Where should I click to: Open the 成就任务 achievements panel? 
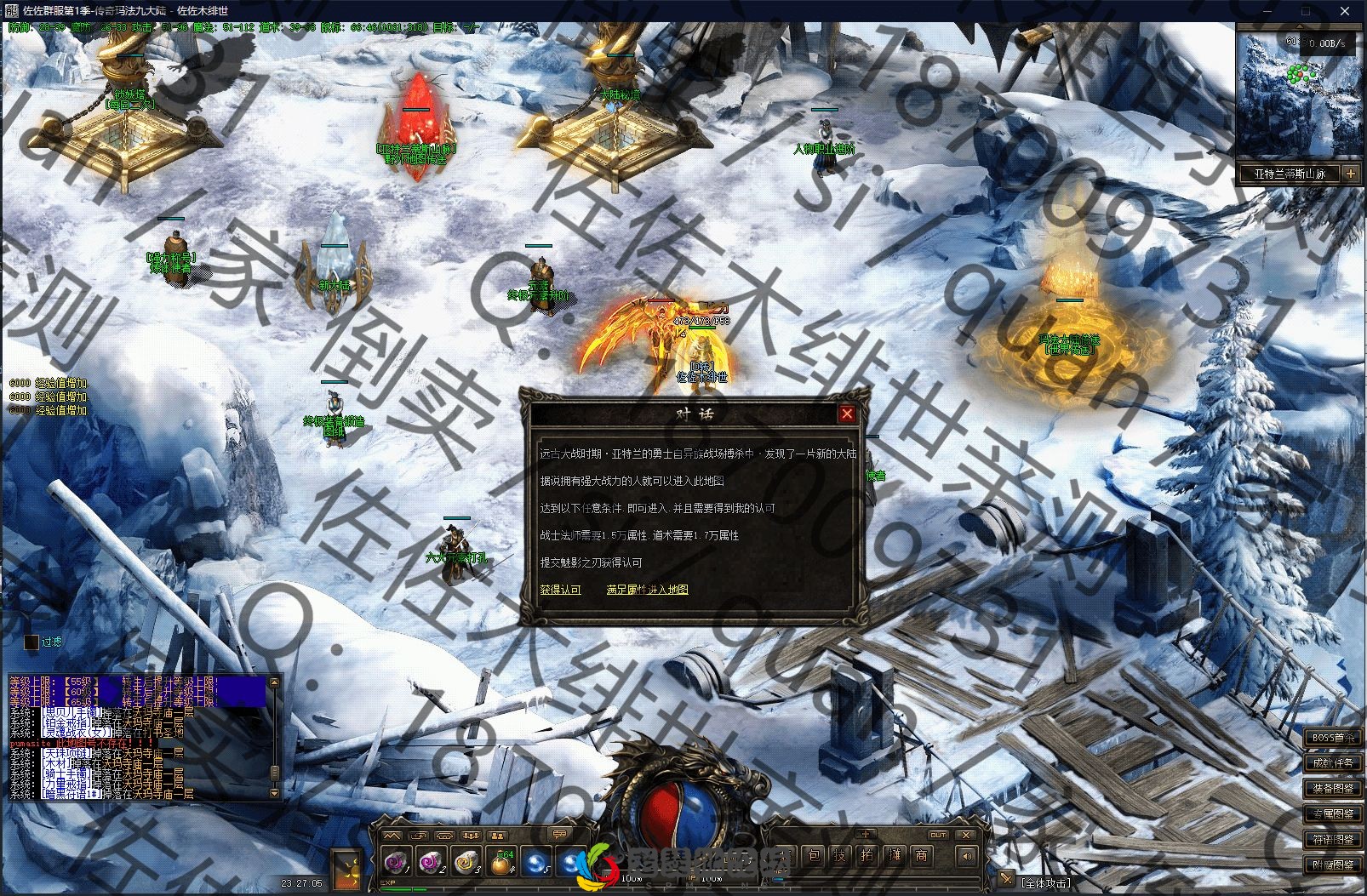click(x=1333, y=762)
